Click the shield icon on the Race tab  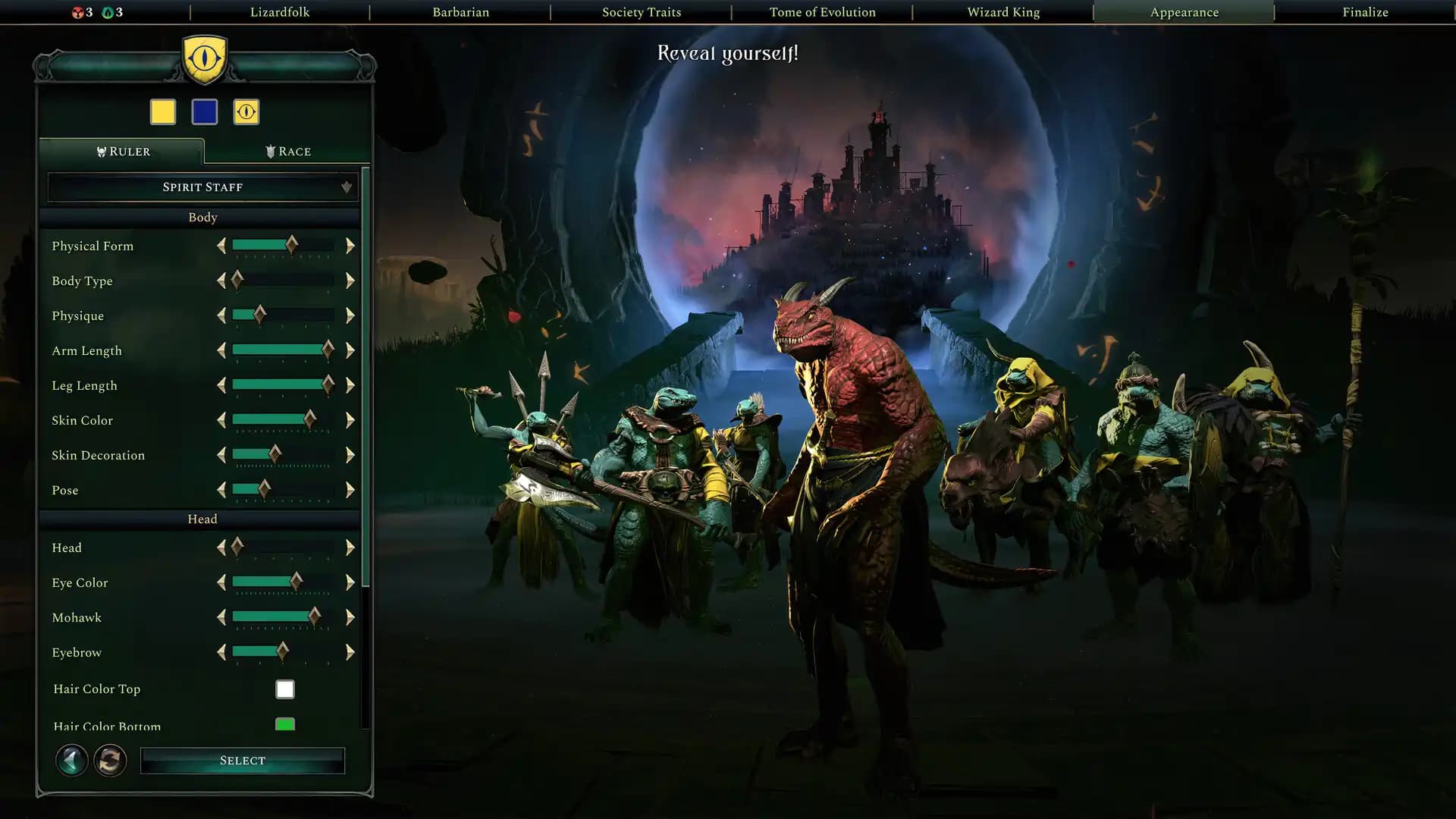(271, 151)
